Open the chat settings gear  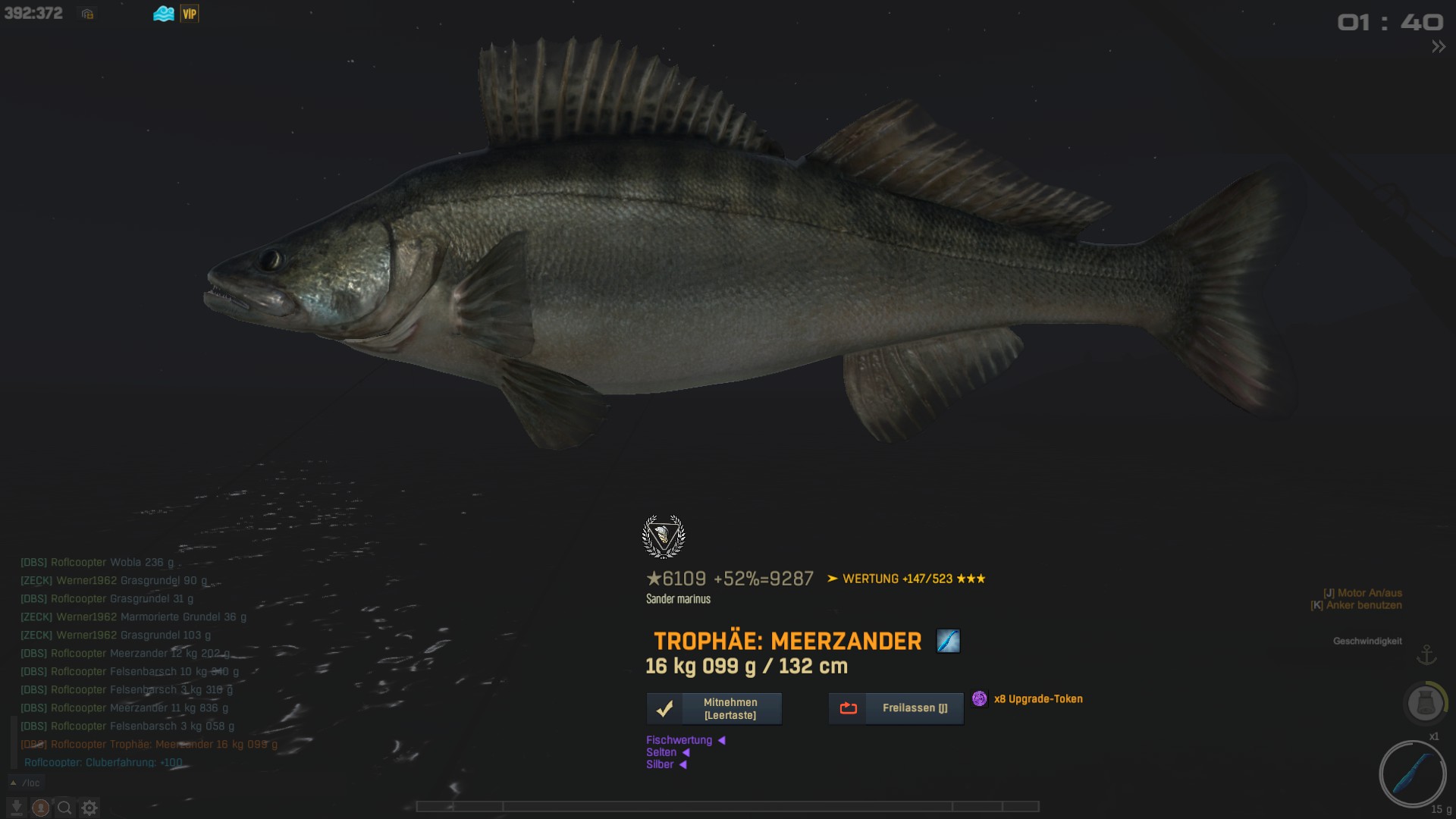(x=89, y=808)
